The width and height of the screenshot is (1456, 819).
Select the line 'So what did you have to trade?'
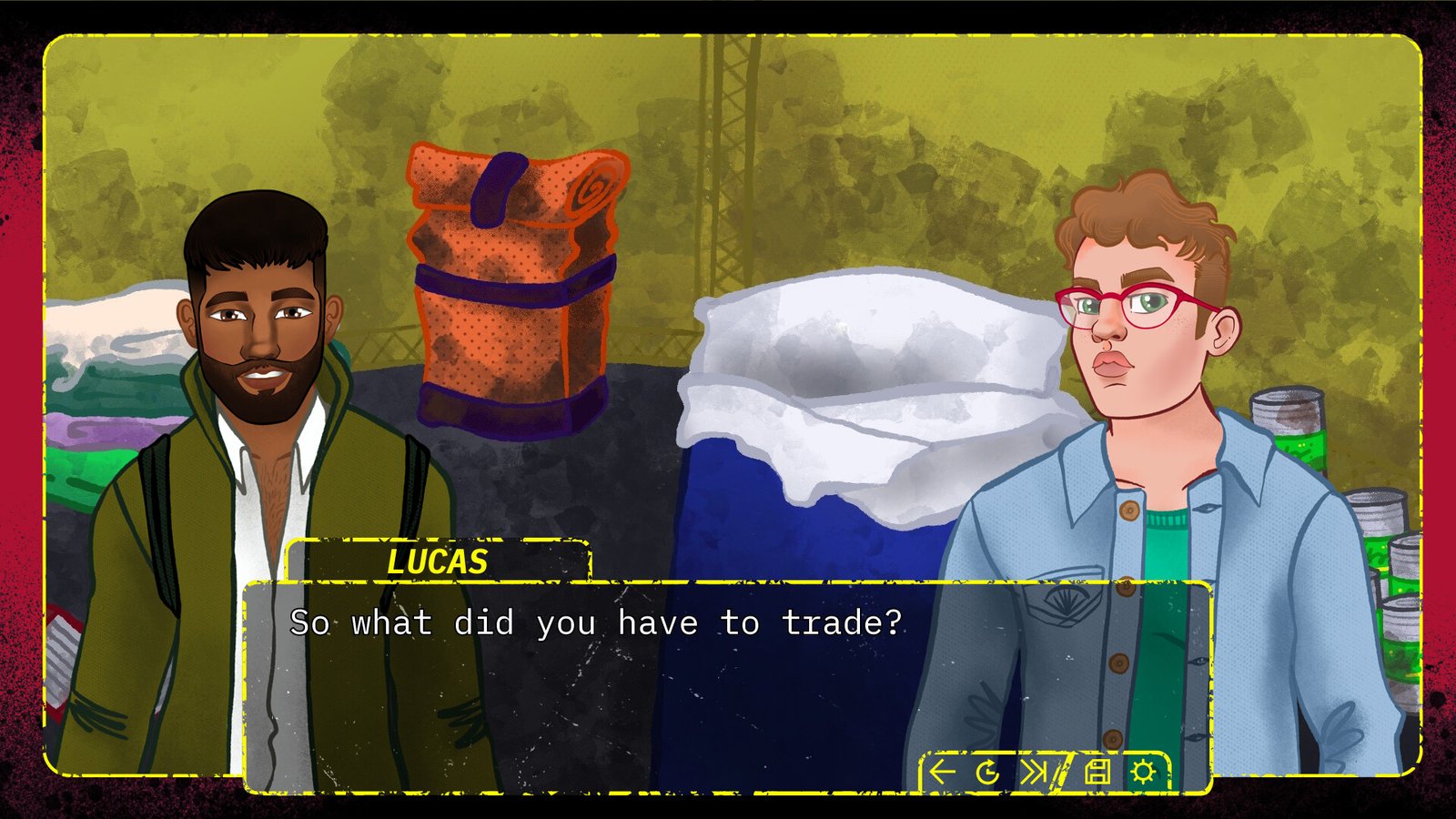pyautogui.click(x=596, y=623)
